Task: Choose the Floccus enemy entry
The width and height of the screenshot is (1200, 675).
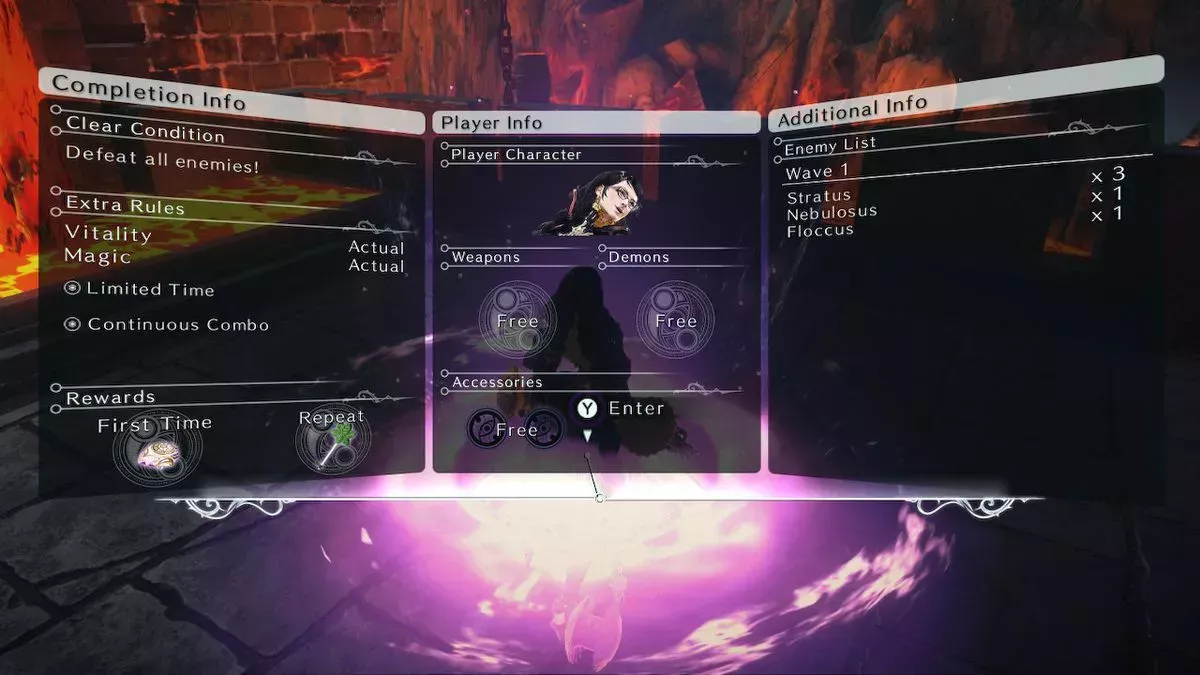Action: pos(820,230)
